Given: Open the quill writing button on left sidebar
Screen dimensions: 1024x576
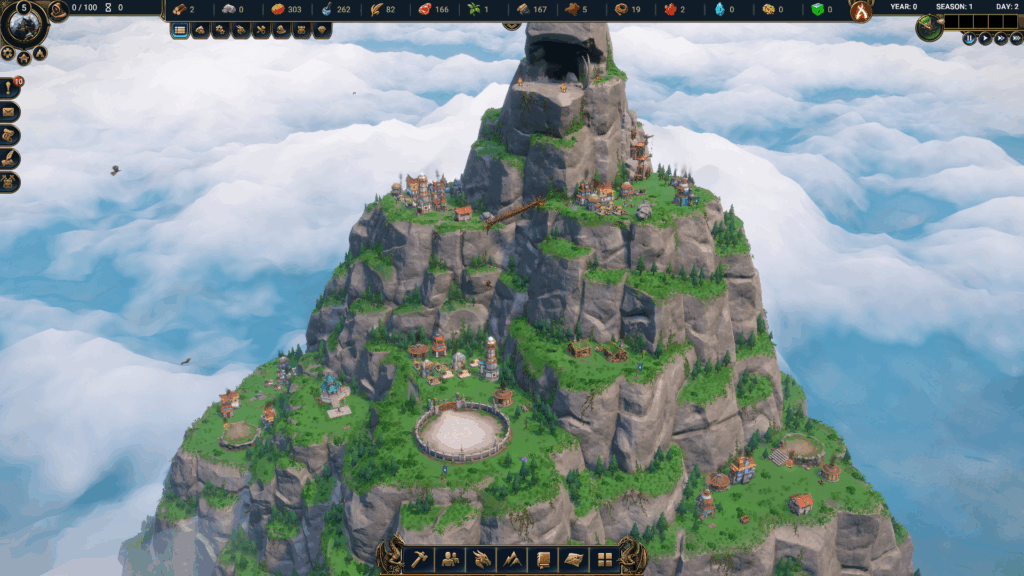Looking at the screenshot, I should pos(10,158).
